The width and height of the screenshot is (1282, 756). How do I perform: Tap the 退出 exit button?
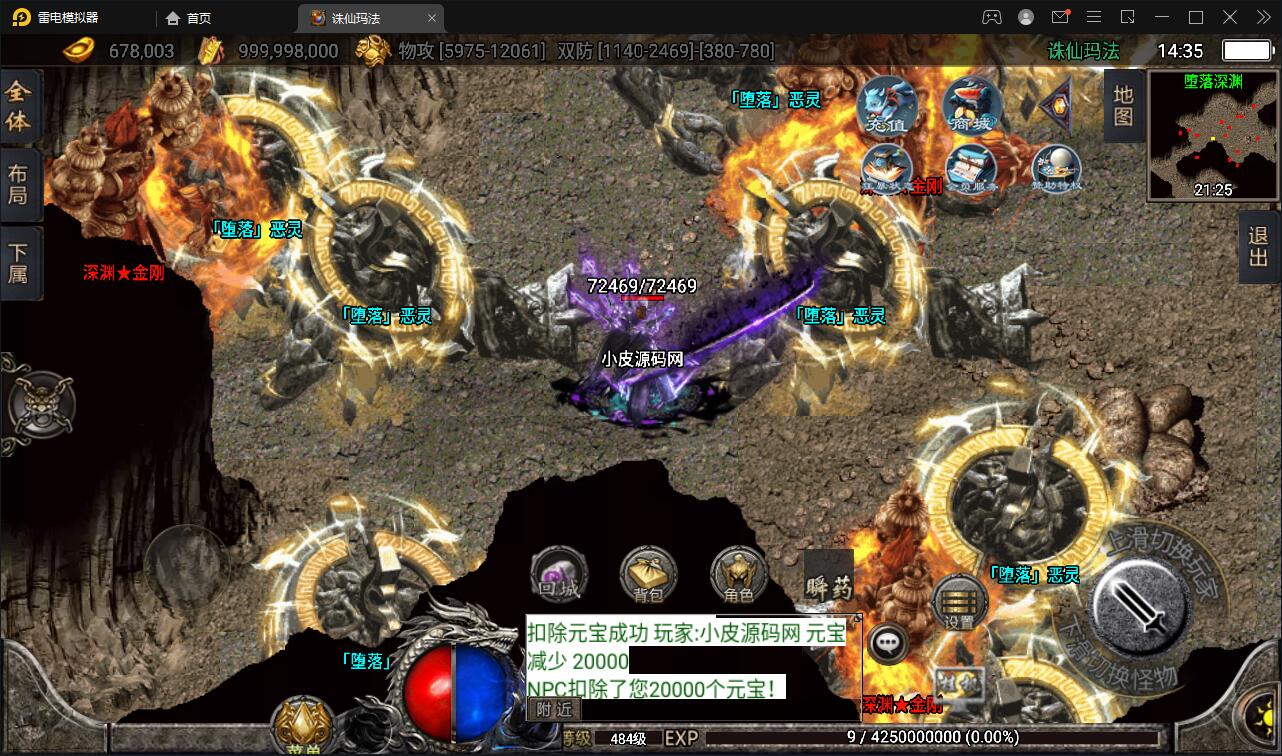pos(1259,247)
